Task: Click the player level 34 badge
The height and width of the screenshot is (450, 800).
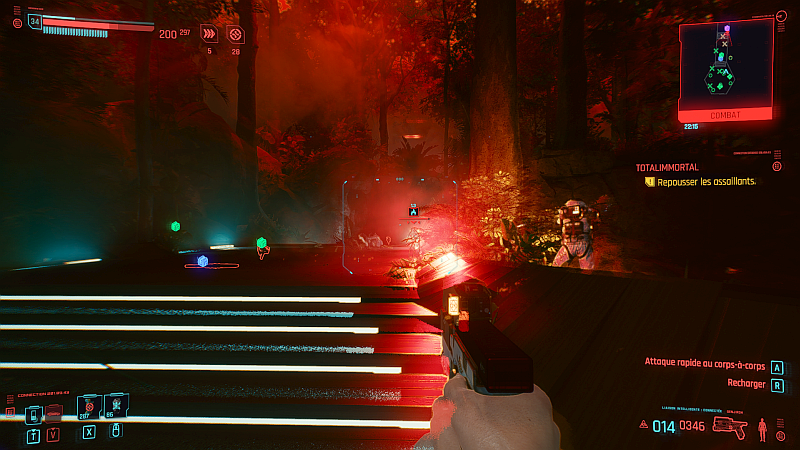Action: click(35, 20)
